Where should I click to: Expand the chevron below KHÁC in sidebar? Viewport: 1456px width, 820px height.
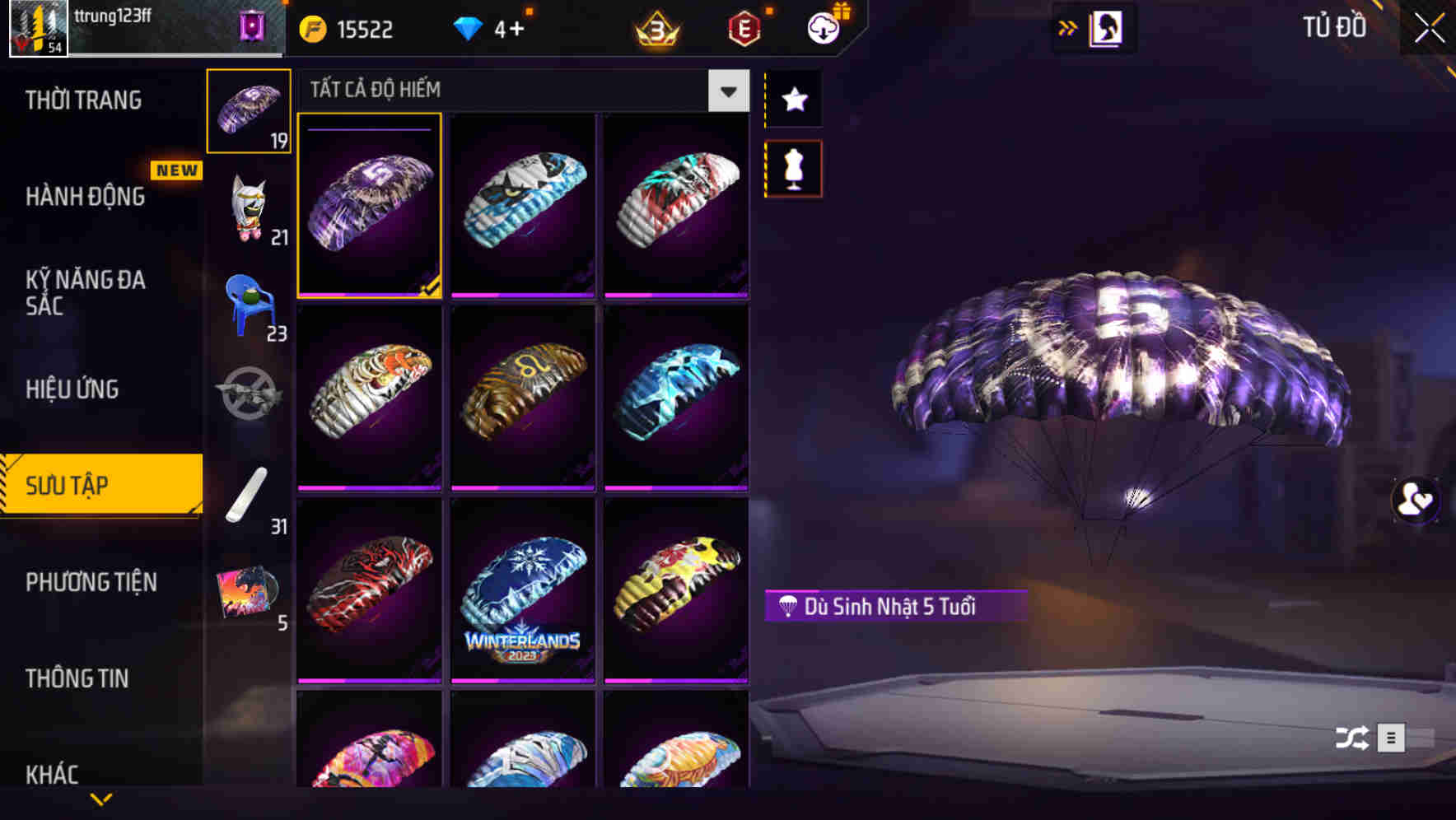coord(101,800)
